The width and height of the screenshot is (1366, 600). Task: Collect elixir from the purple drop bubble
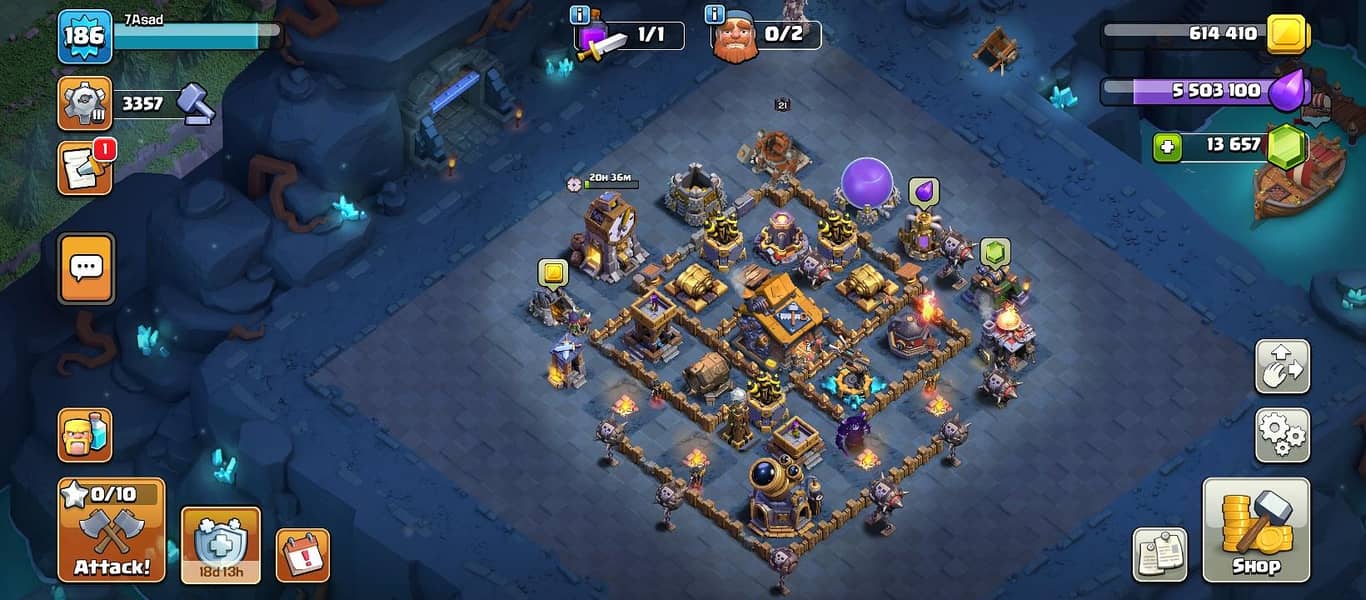click(923, 191)
